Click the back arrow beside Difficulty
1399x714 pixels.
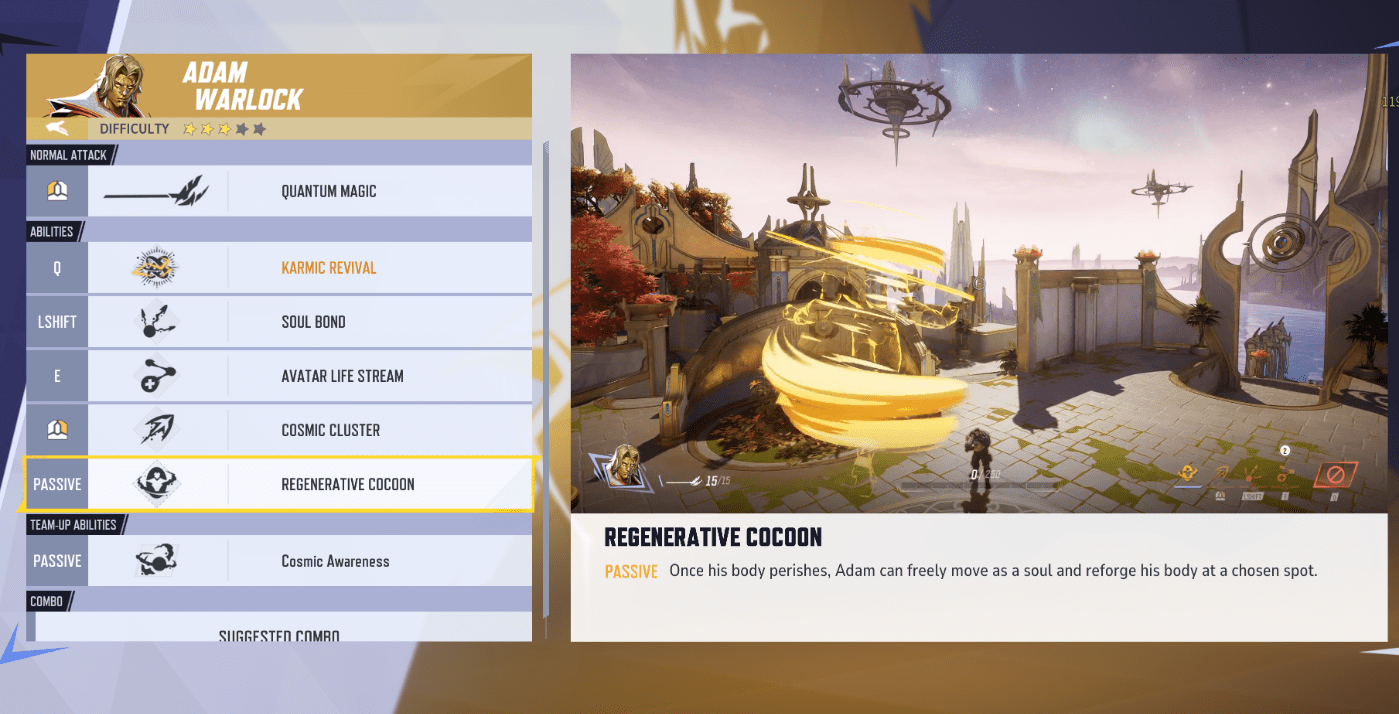pos(58,128)
